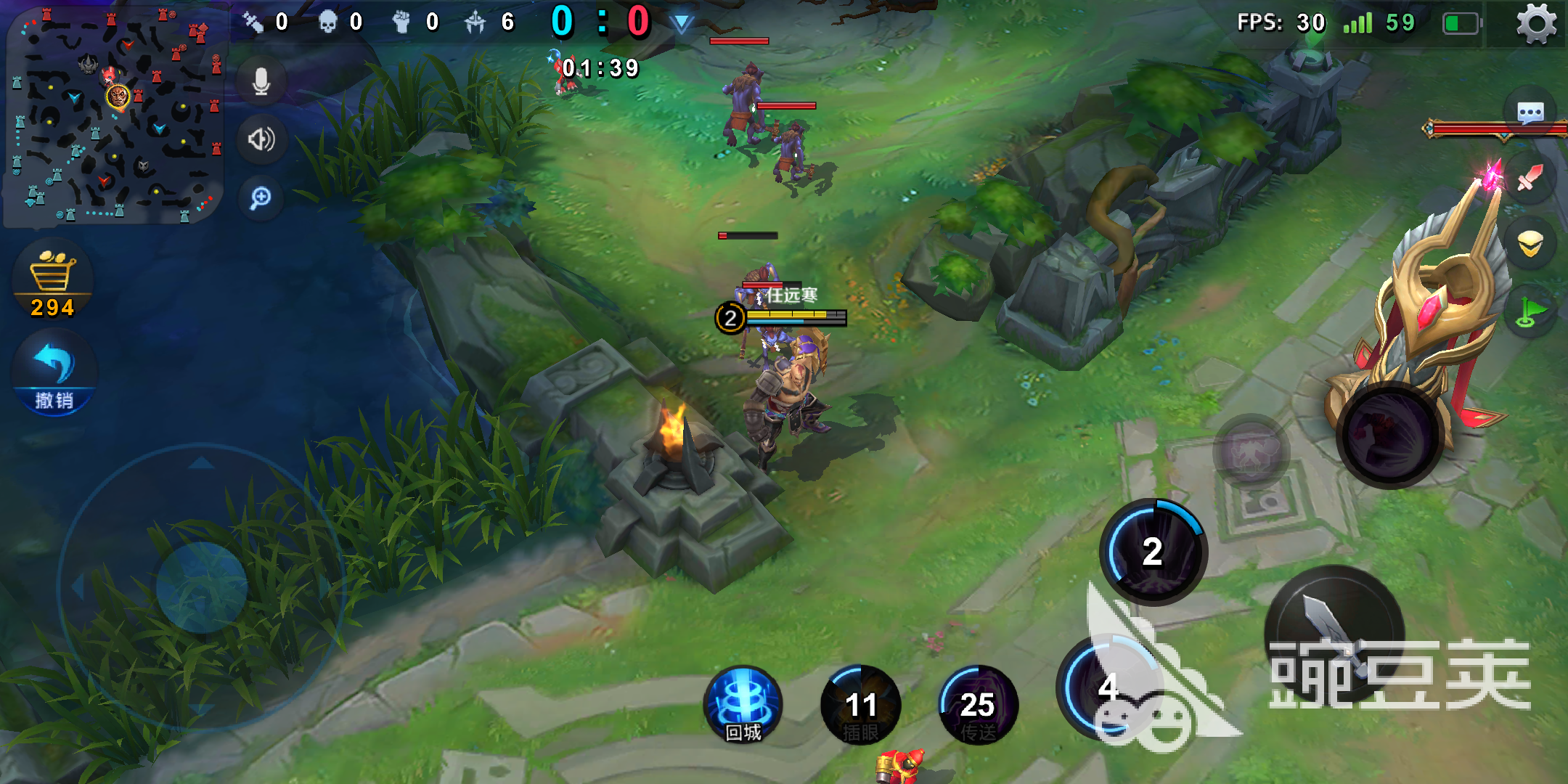Activate the ability on 2-second cooldown
1568x784 pixels.
click(1153, 552)
